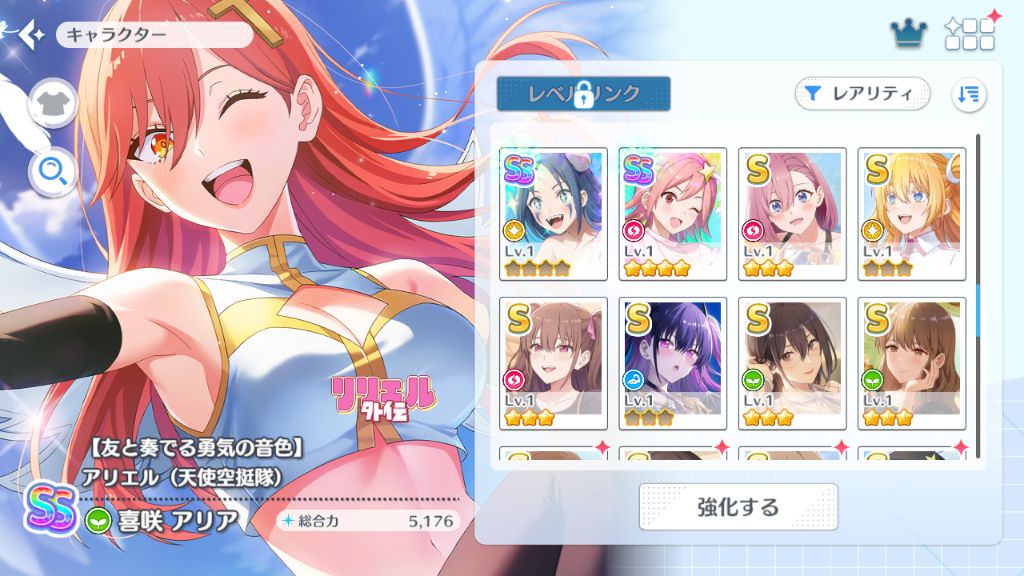1024x576 pixels.
Task: Open the costume shirt icon
Action: tap(52, 103)
